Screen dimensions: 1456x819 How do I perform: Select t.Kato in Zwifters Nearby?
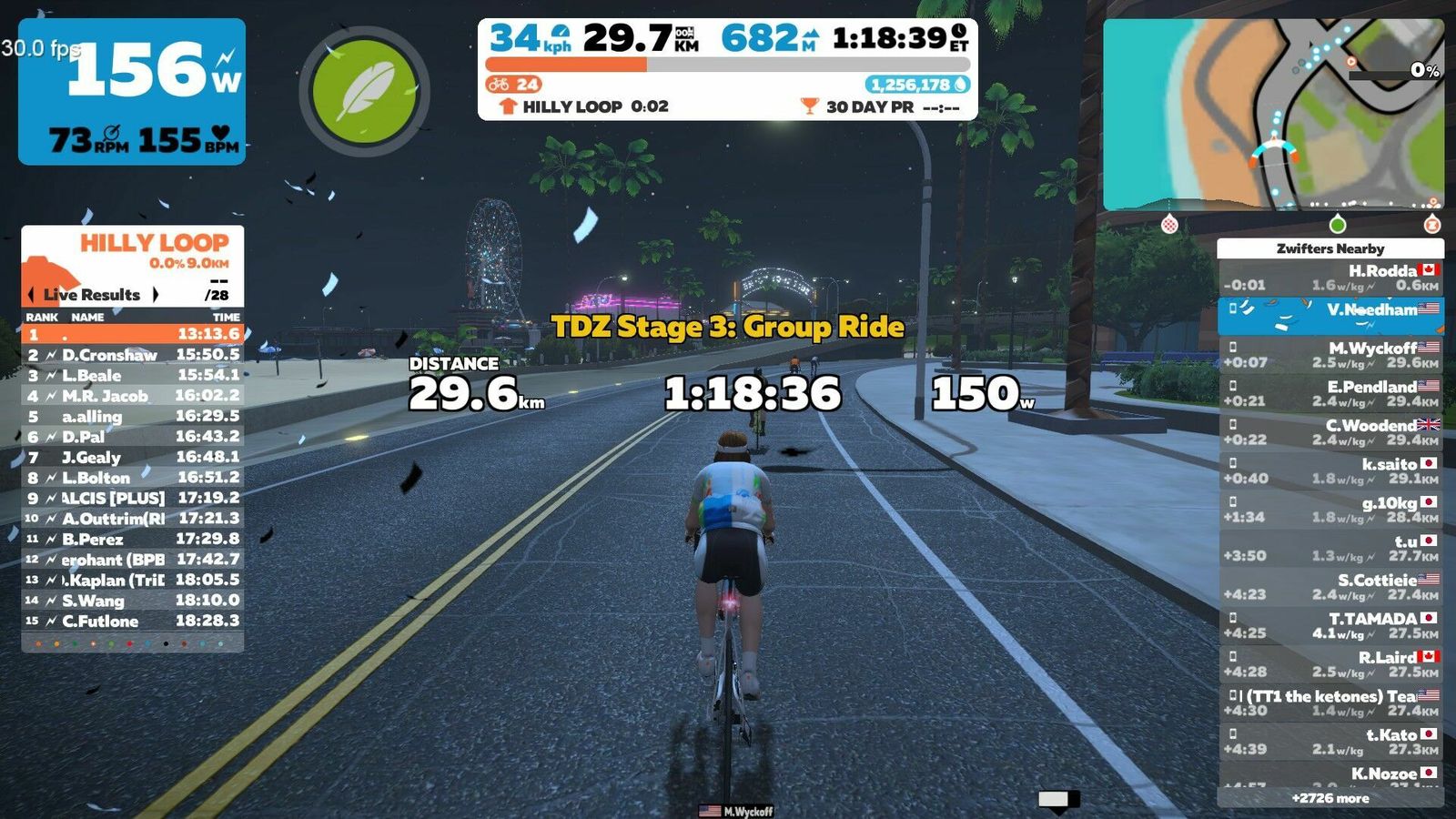(x=1330, y=742)
